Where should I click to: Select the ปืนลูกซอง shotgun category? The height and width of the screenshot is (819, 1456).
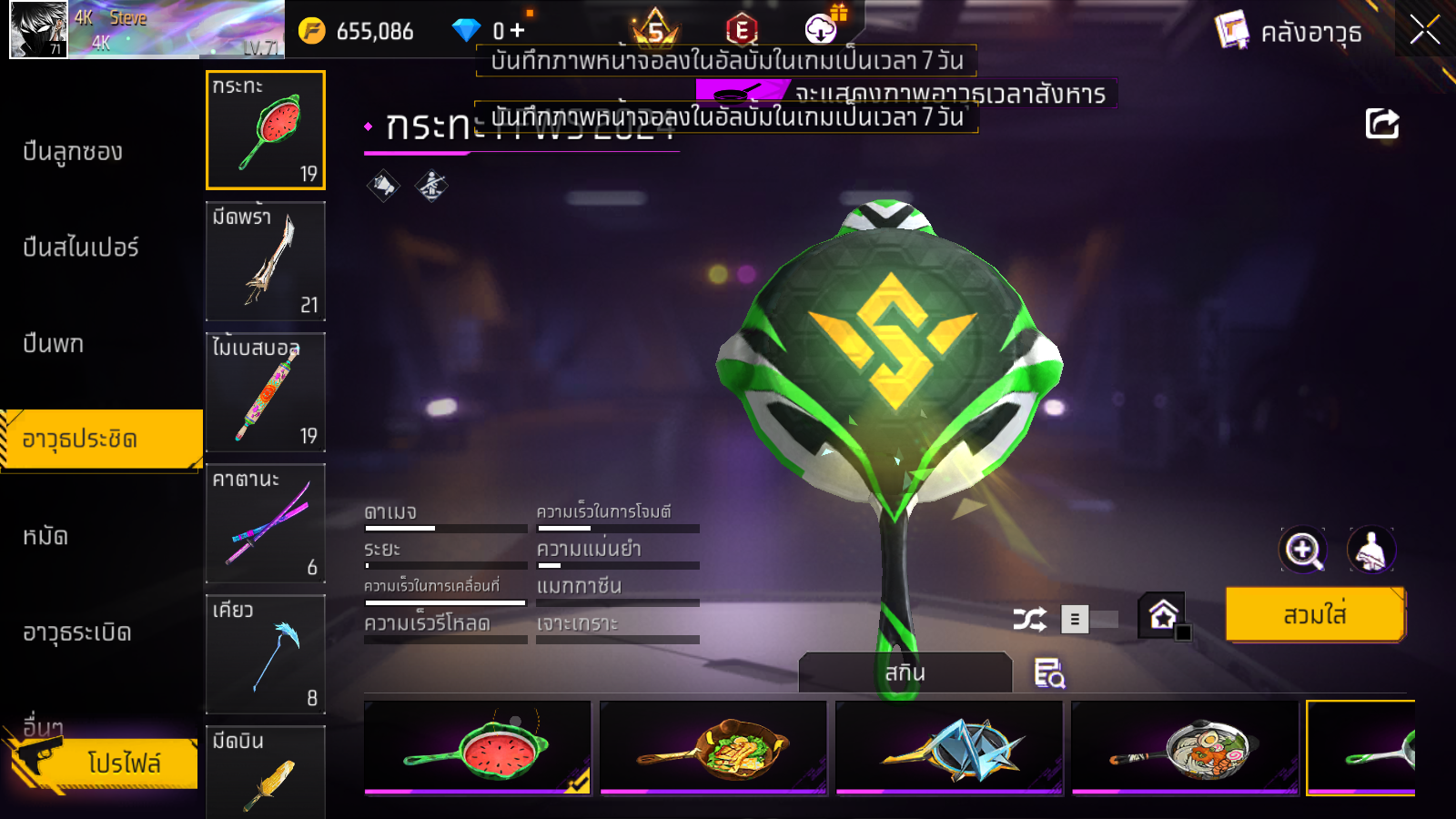click(x=73, y=152)
